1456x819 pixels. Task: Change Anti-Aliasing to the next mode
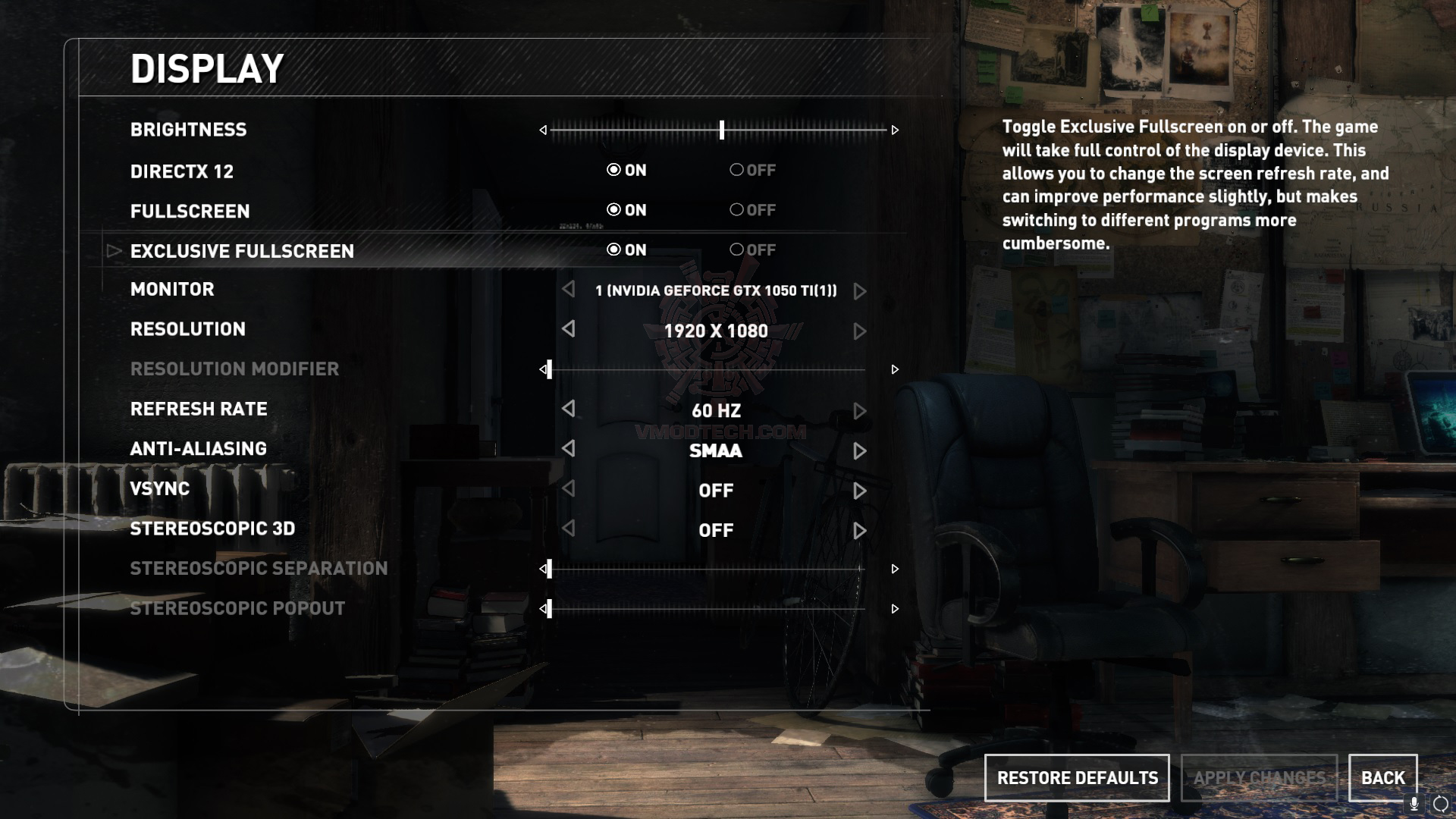pos(859,450)
